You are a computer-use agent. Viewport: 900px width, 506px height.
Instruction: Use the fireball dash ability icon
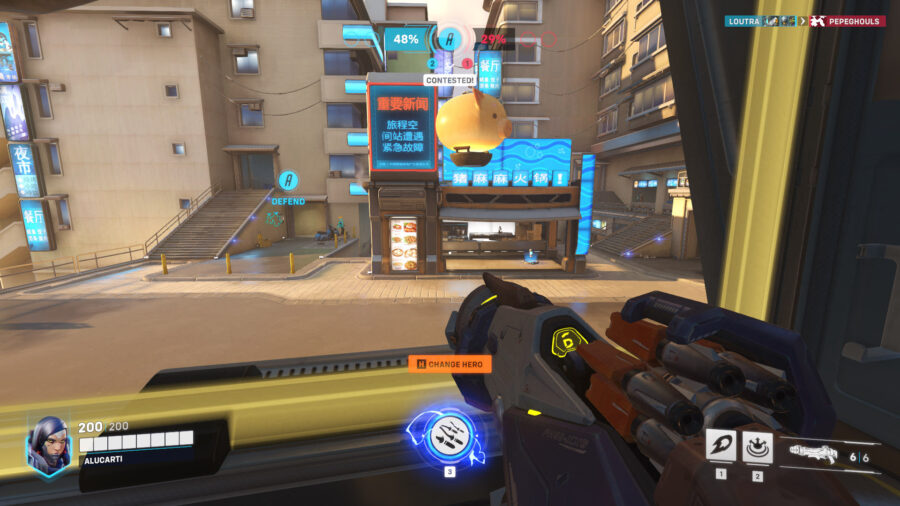[720, 445]
